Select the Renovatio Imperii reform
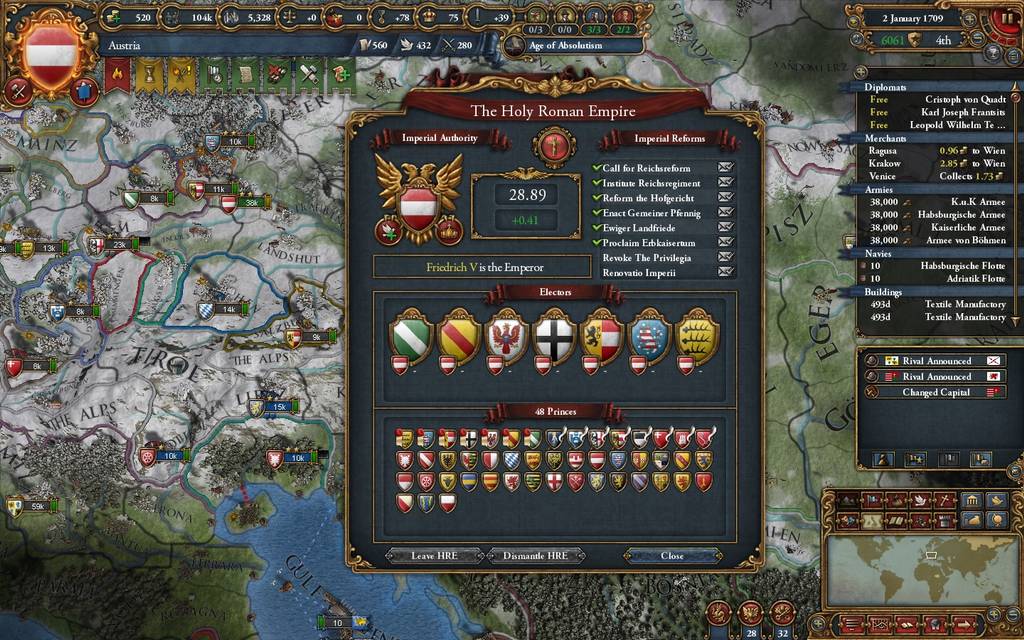The image size is (1024, 640). point(639,272)
